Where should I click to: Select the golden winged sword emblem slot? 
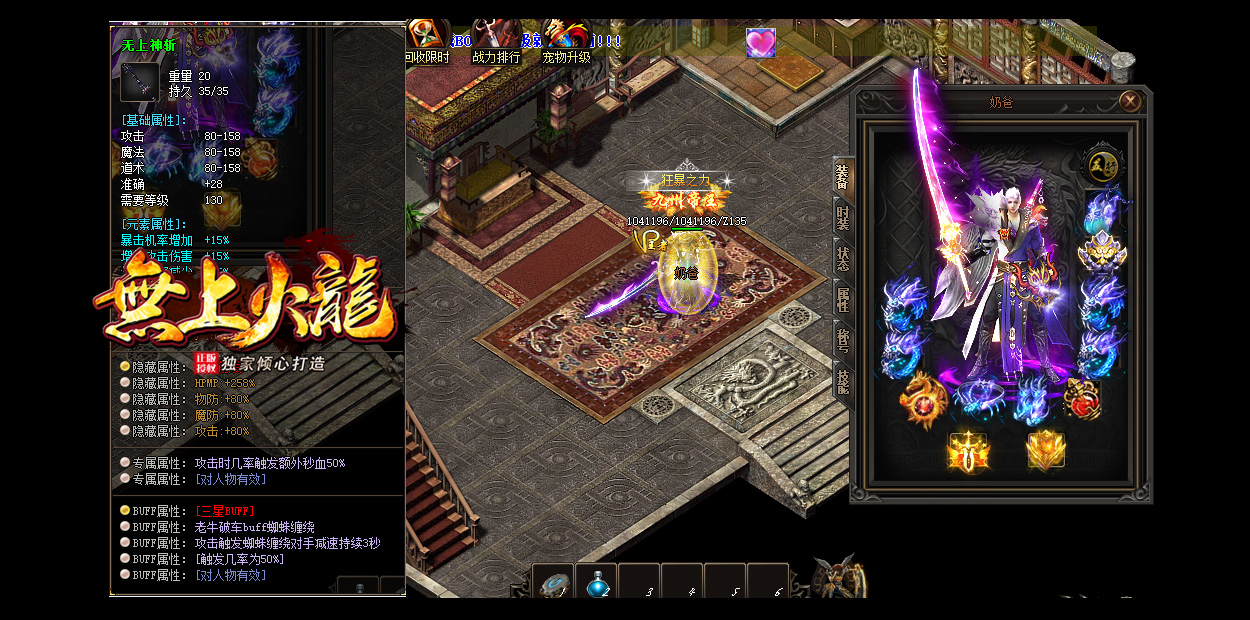[x=968, y=451]
